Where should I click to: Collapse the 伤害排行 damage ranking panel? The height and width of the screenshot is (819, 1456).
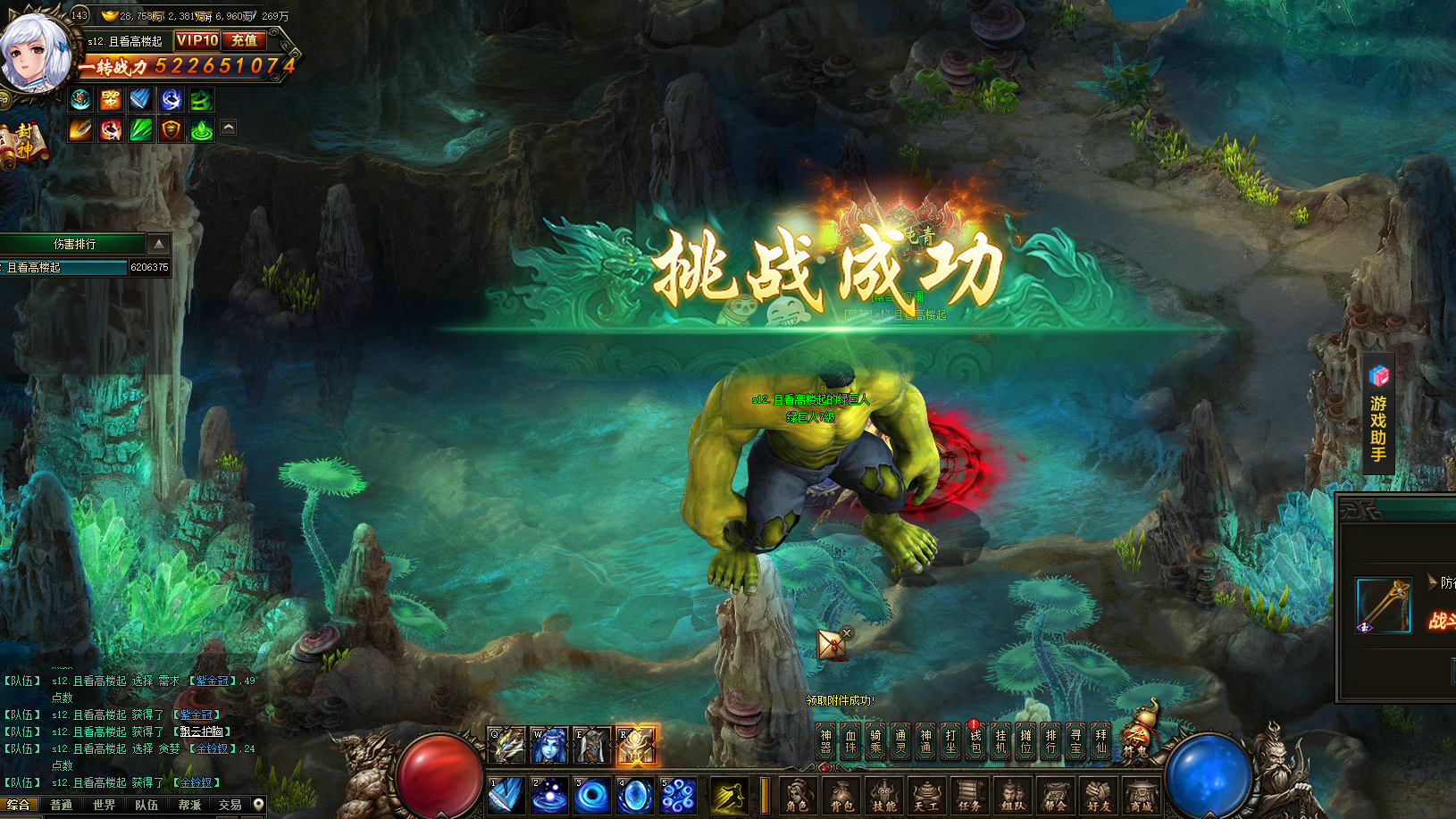click(159, 244)
